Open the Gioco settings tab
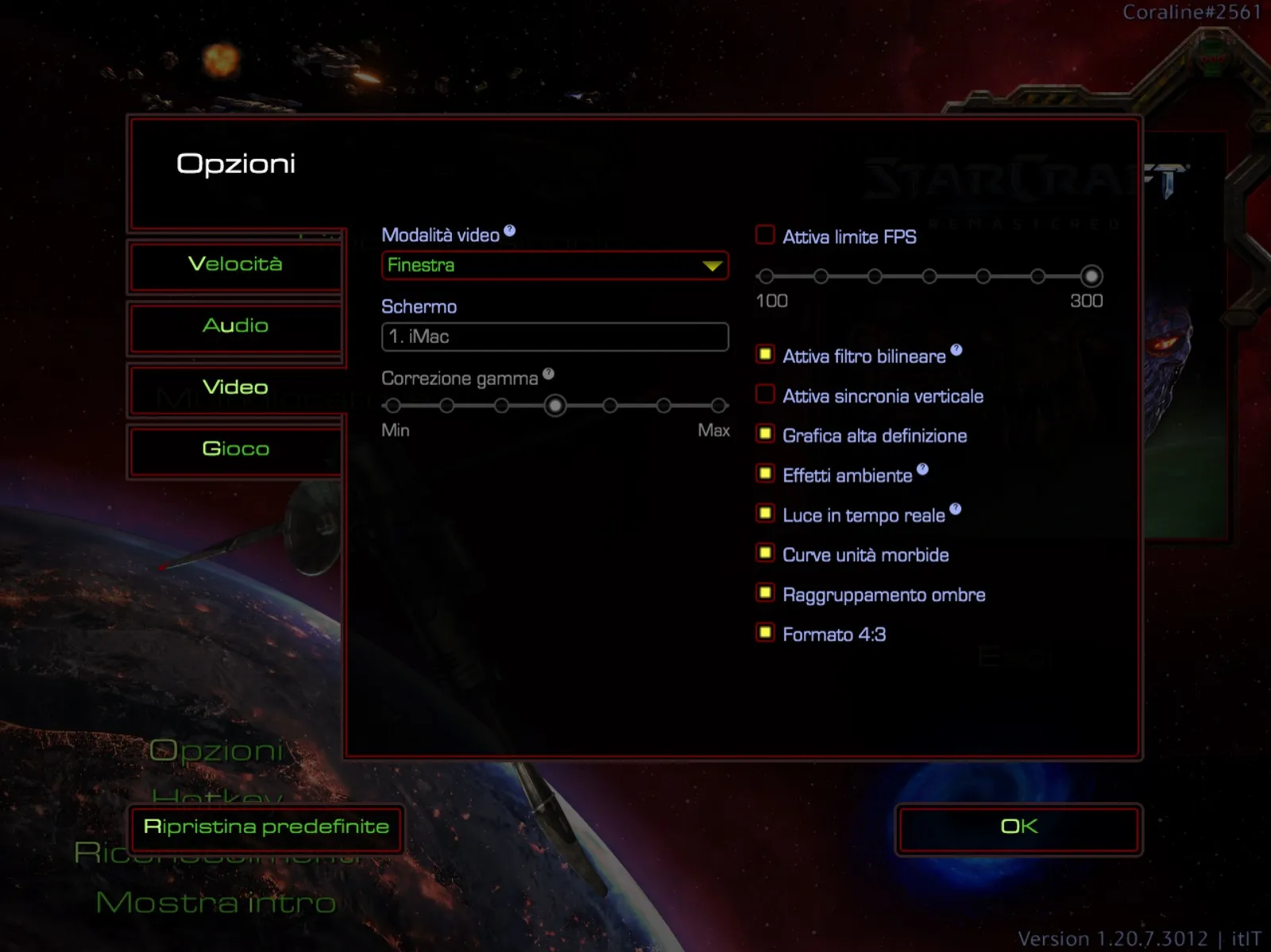 click(236, 449)
